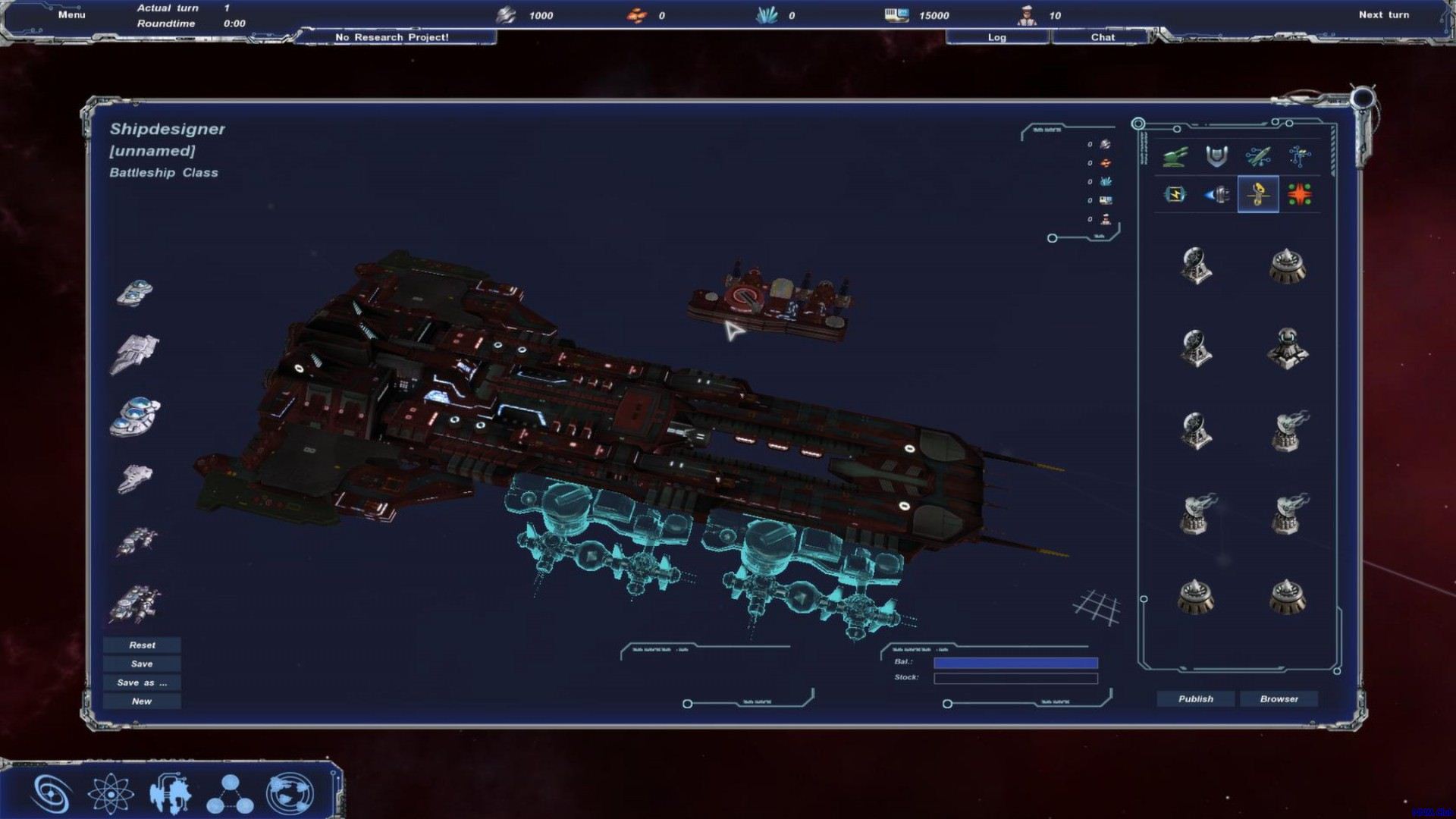Select the red starburst module category
This screenshot has height=819, width=1456.
tap(1299, 195)
